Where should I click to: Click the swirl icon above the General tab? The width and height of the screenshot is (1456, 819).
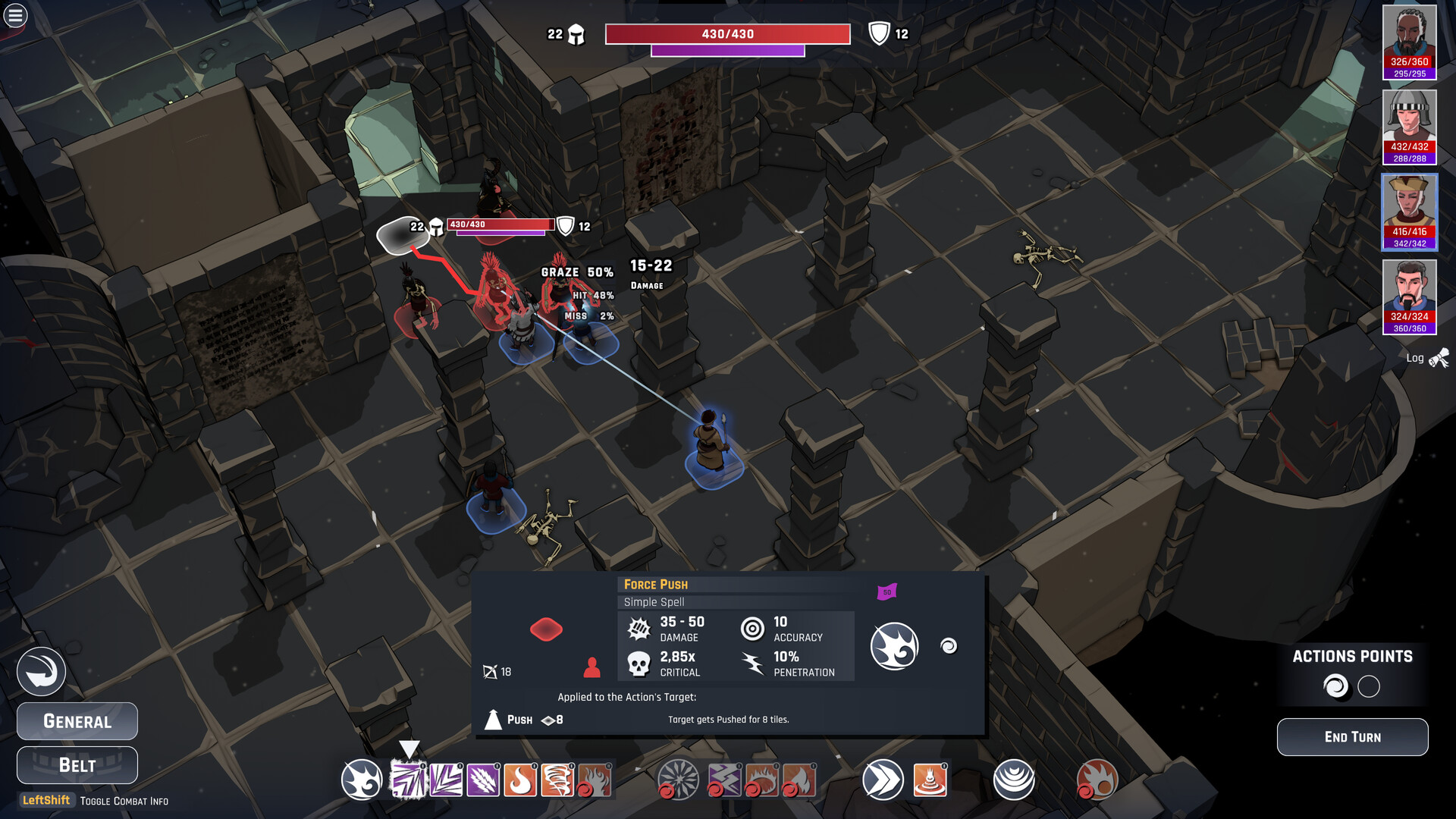click(x=42, y=670)
